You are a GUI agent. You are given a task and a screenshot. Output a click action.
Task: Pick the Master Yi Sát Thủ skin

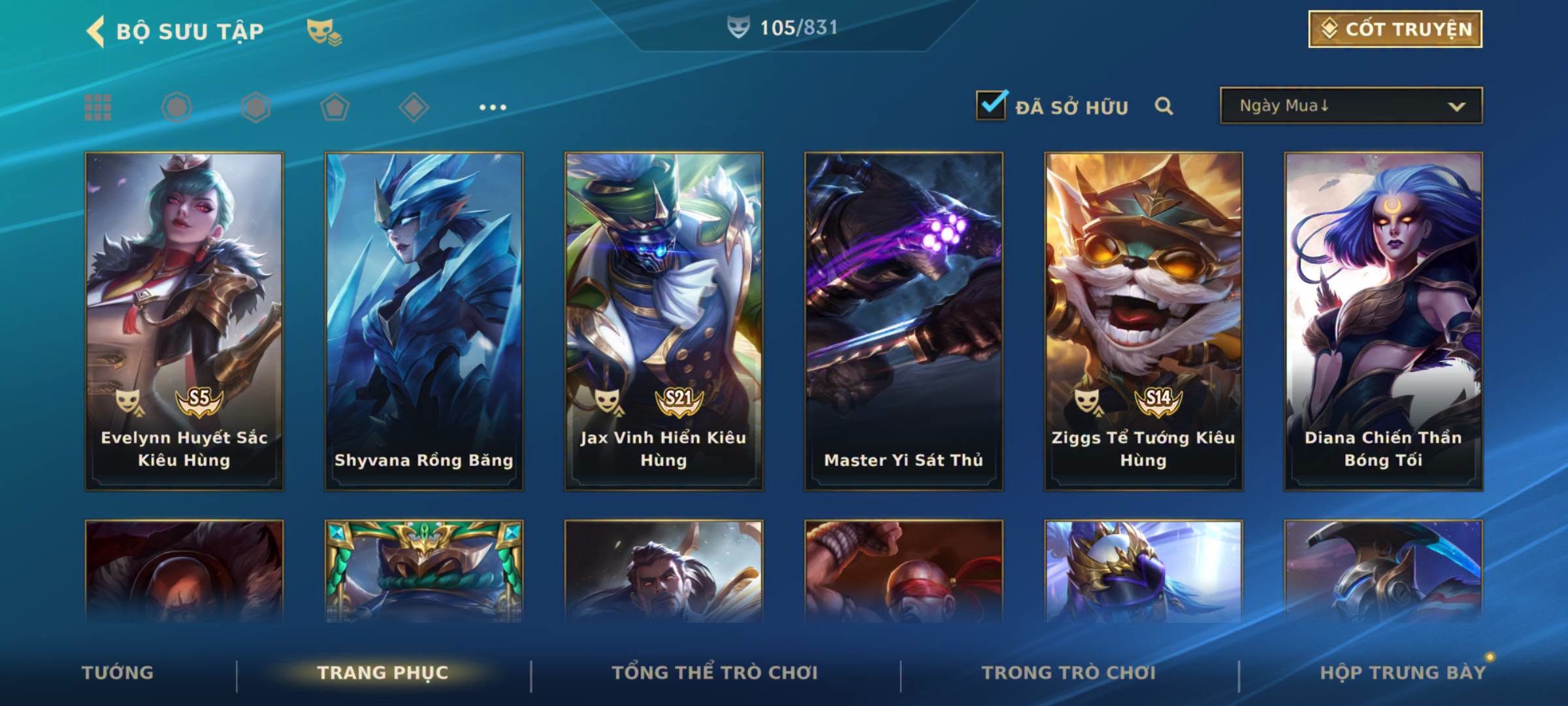(x=904, y=320)
